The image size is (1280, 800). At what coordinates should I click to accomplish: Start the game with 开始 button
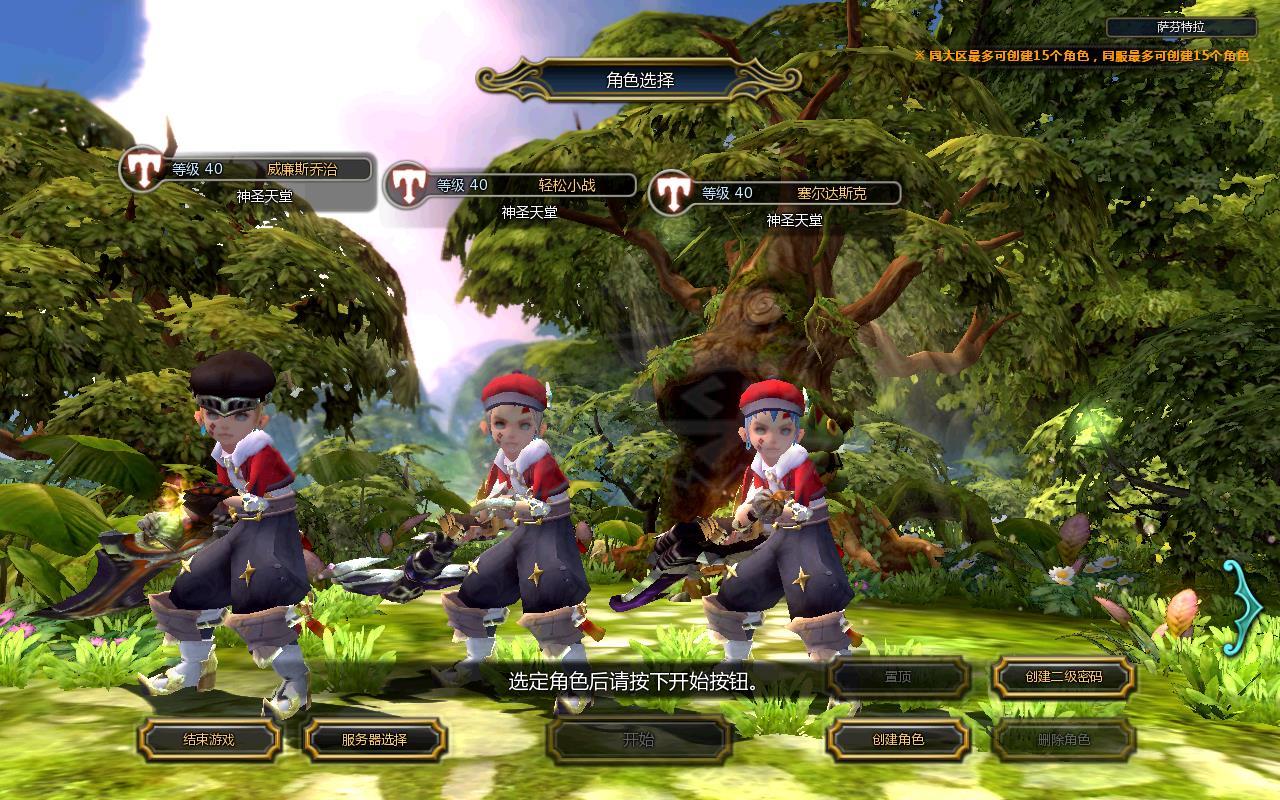point(639,740)
